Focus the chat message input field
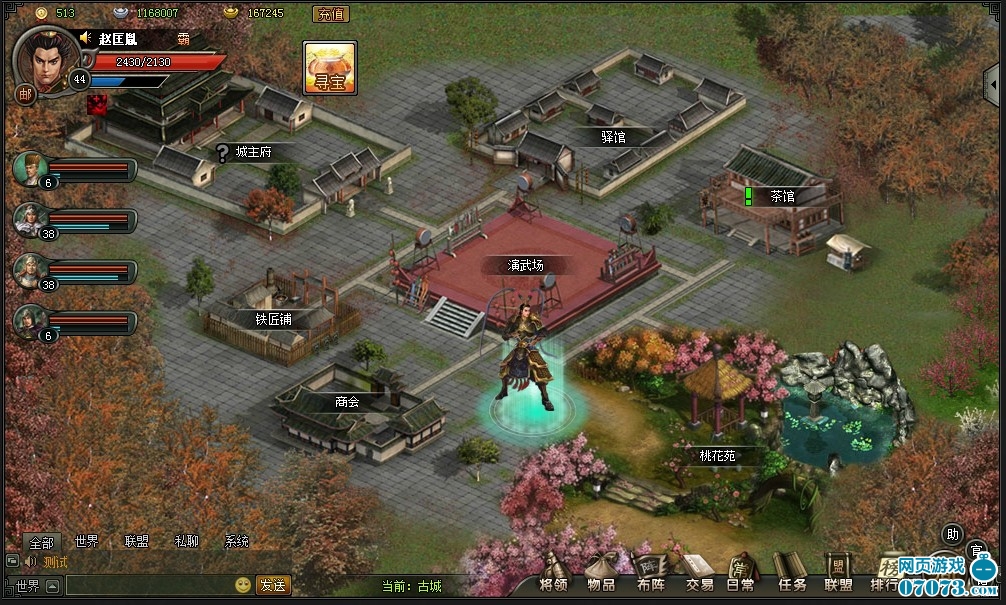 (x=148, y=585)
